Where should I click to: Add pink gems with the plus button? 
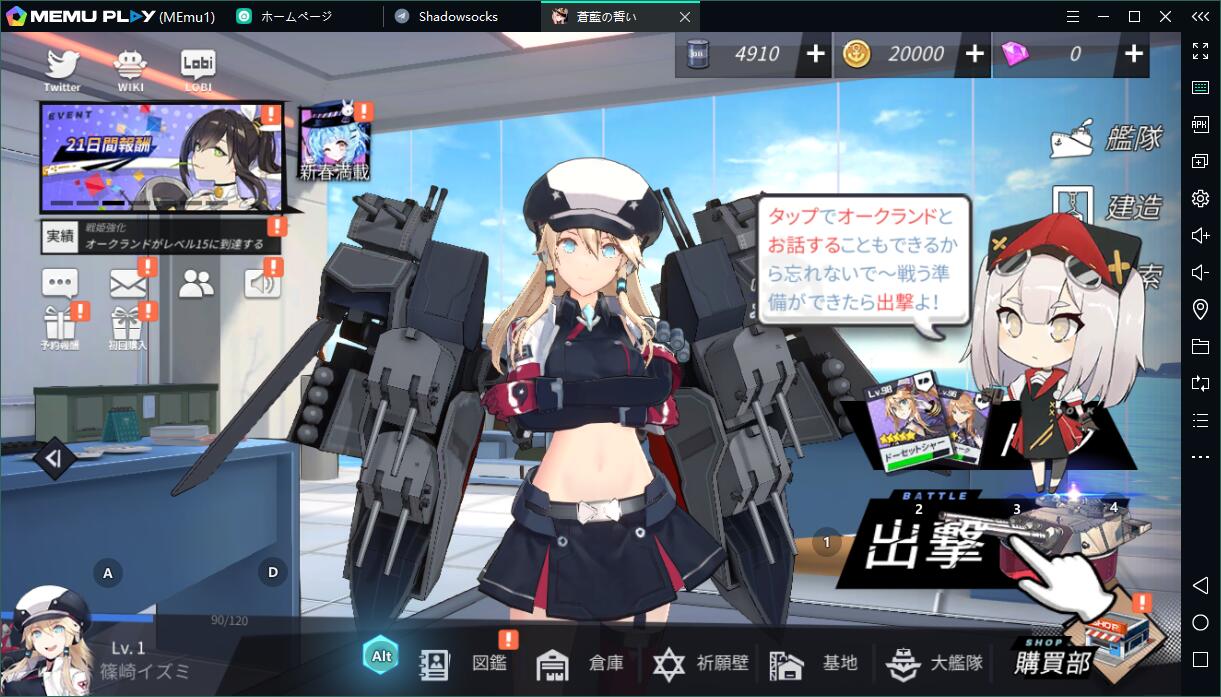tap(1134, 54)
